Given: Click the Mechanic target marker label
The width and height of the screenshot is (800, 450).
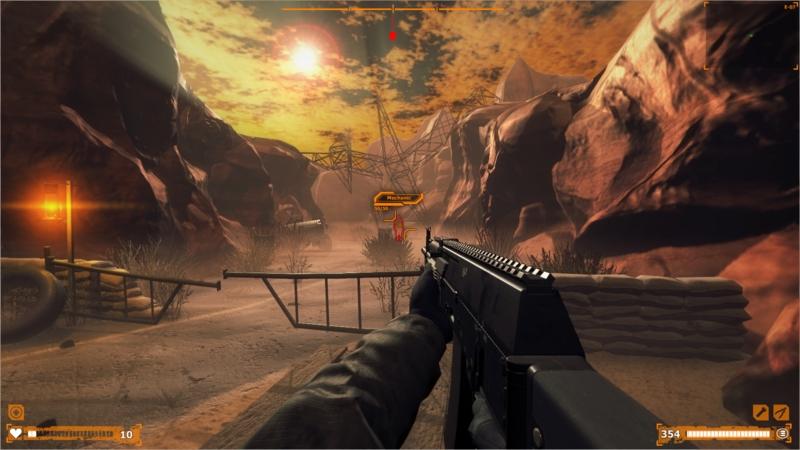Looking at the screenshot, I should pos(398,199).
